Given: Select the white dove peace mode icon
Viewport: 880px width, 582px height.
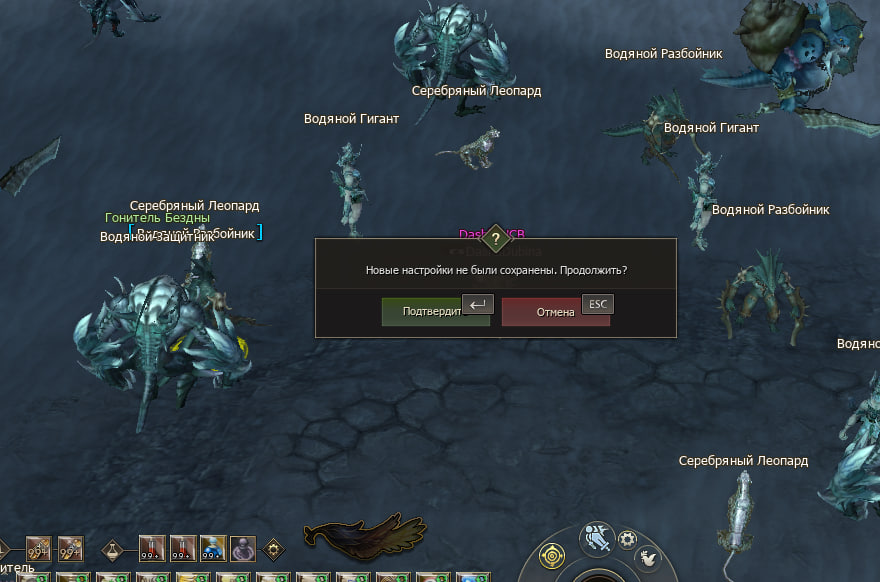Looking at the screenshot, I should coord(649,559).
